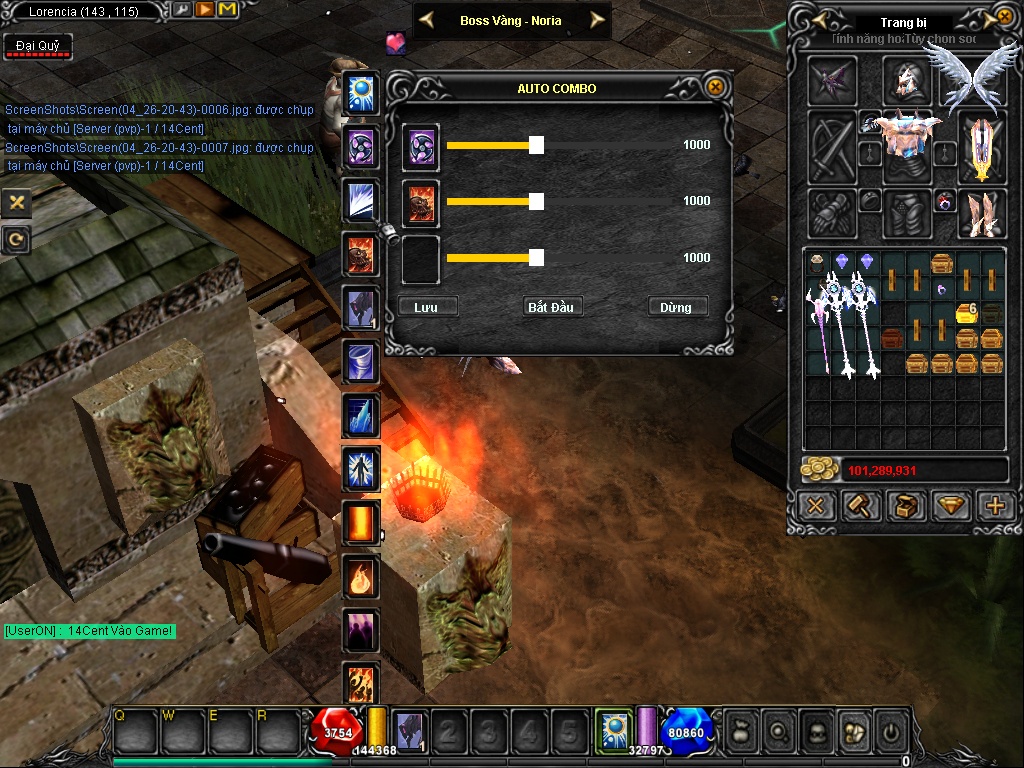1024x768 pixels.
Task: Open the wrench settings button
Action: click(x=181, y=10)
